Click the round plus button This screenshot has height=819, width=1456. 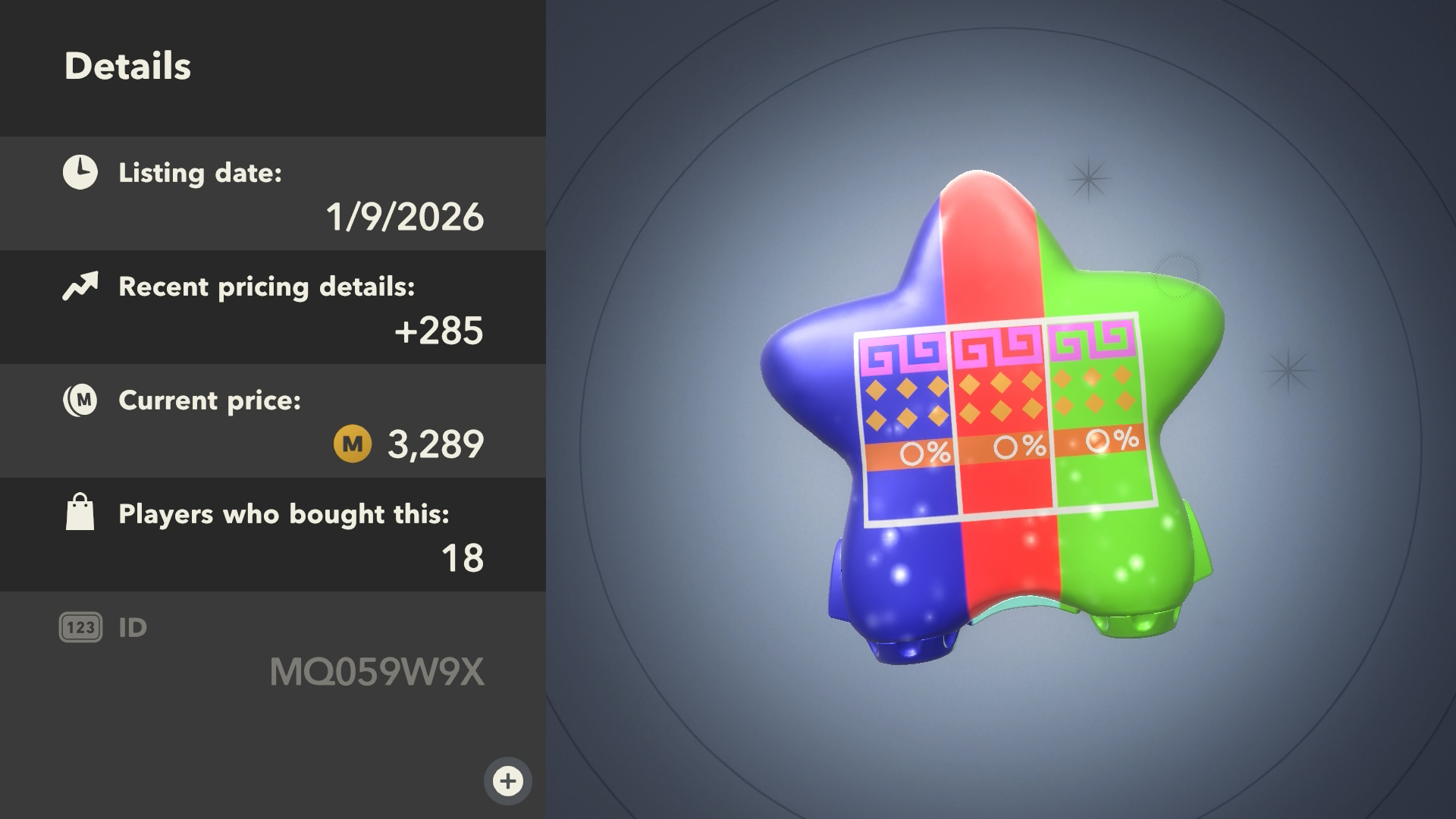(507, 780)
